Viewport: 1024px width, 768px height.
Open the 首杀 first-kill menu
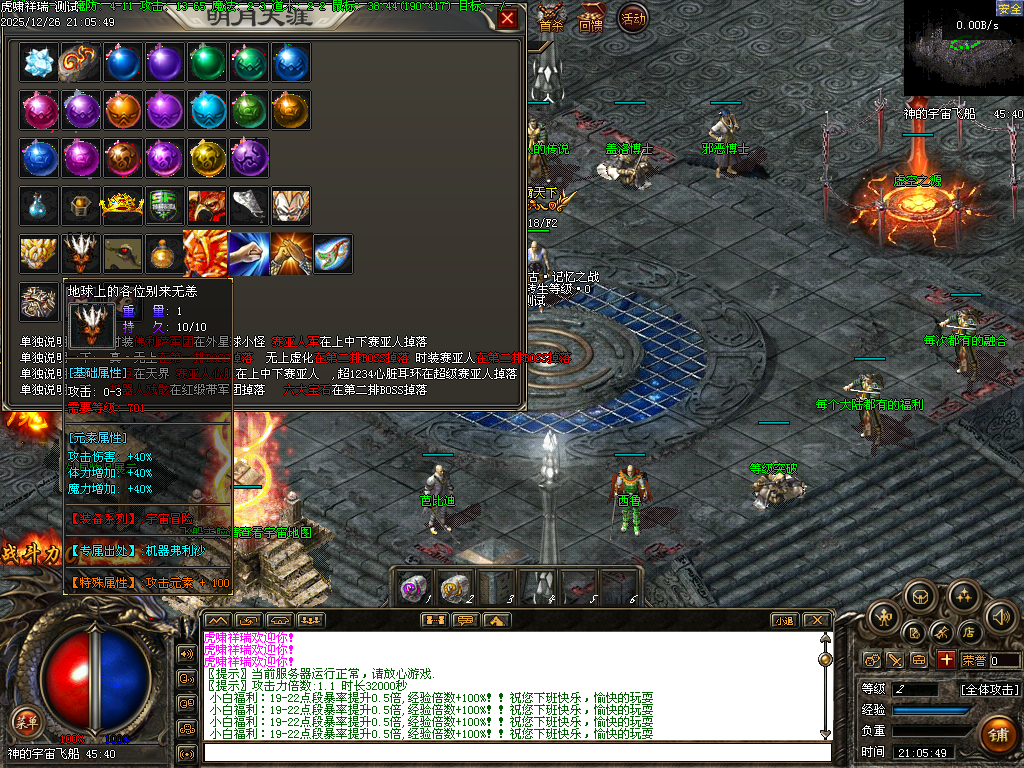551,23
